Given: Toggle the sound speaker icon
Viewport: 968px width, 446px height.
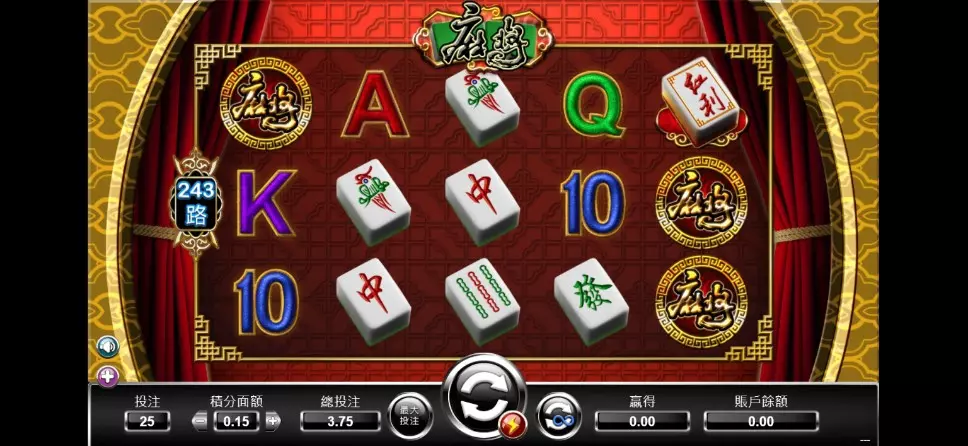Looking at the screenshot, I should point(106,346).
